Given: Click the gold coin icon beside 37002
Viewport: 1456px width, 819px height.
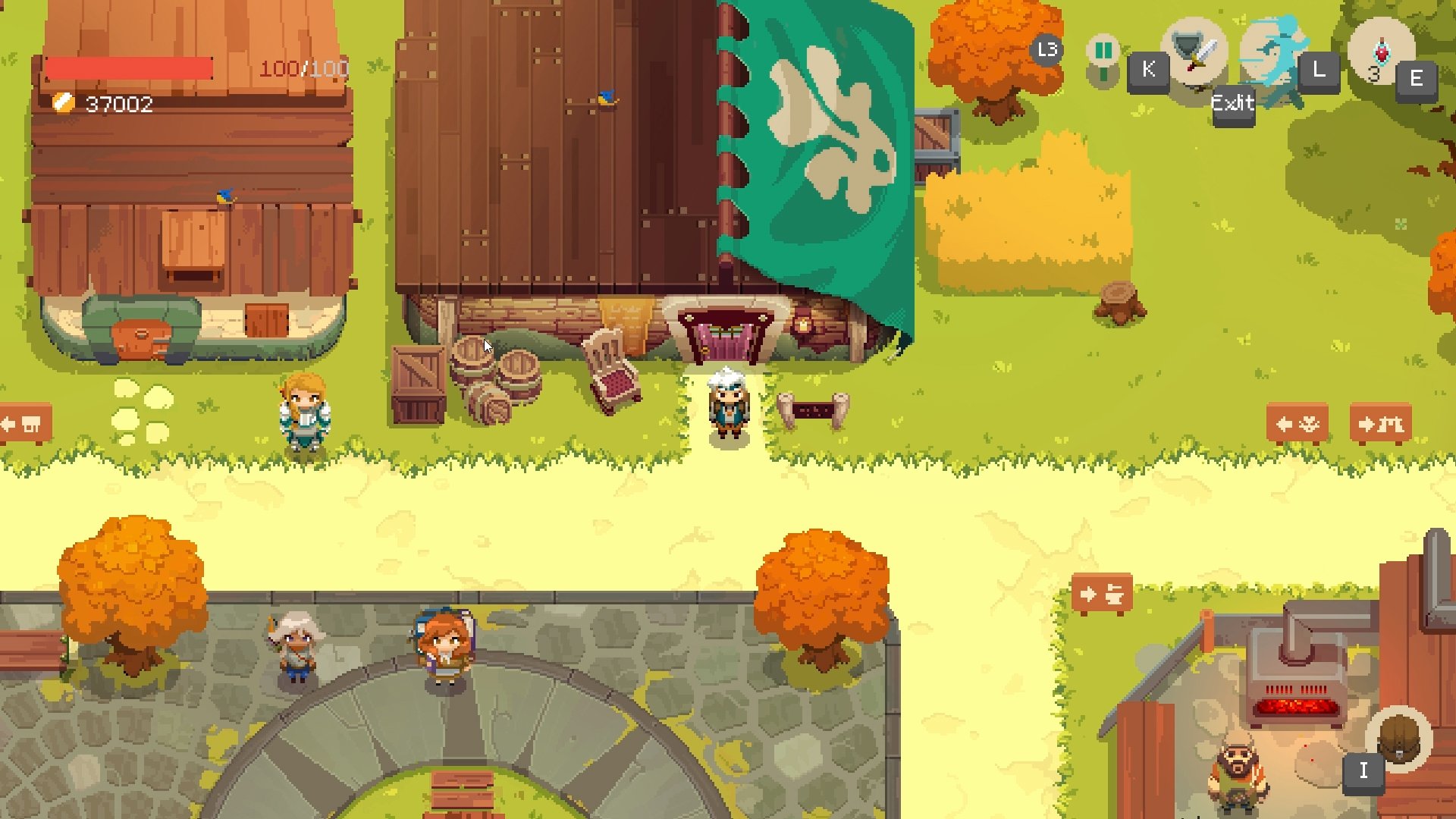Looking at the screenshot, I should click(62, 102).
